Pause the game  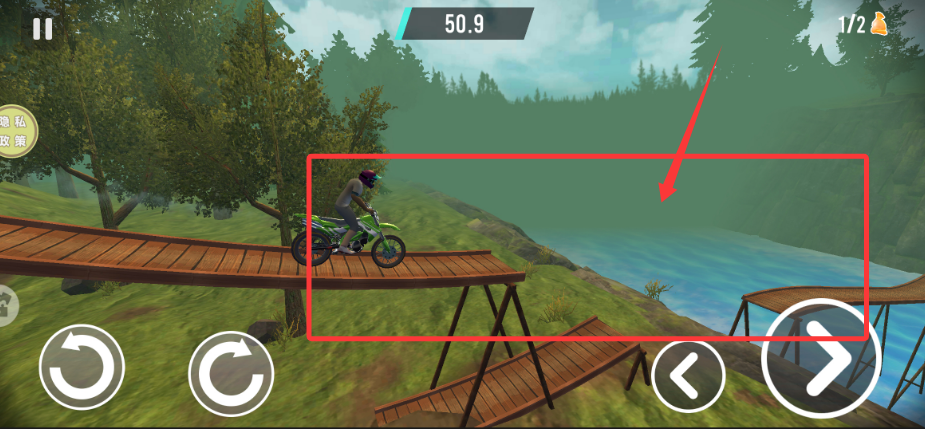tap(42, 28)
